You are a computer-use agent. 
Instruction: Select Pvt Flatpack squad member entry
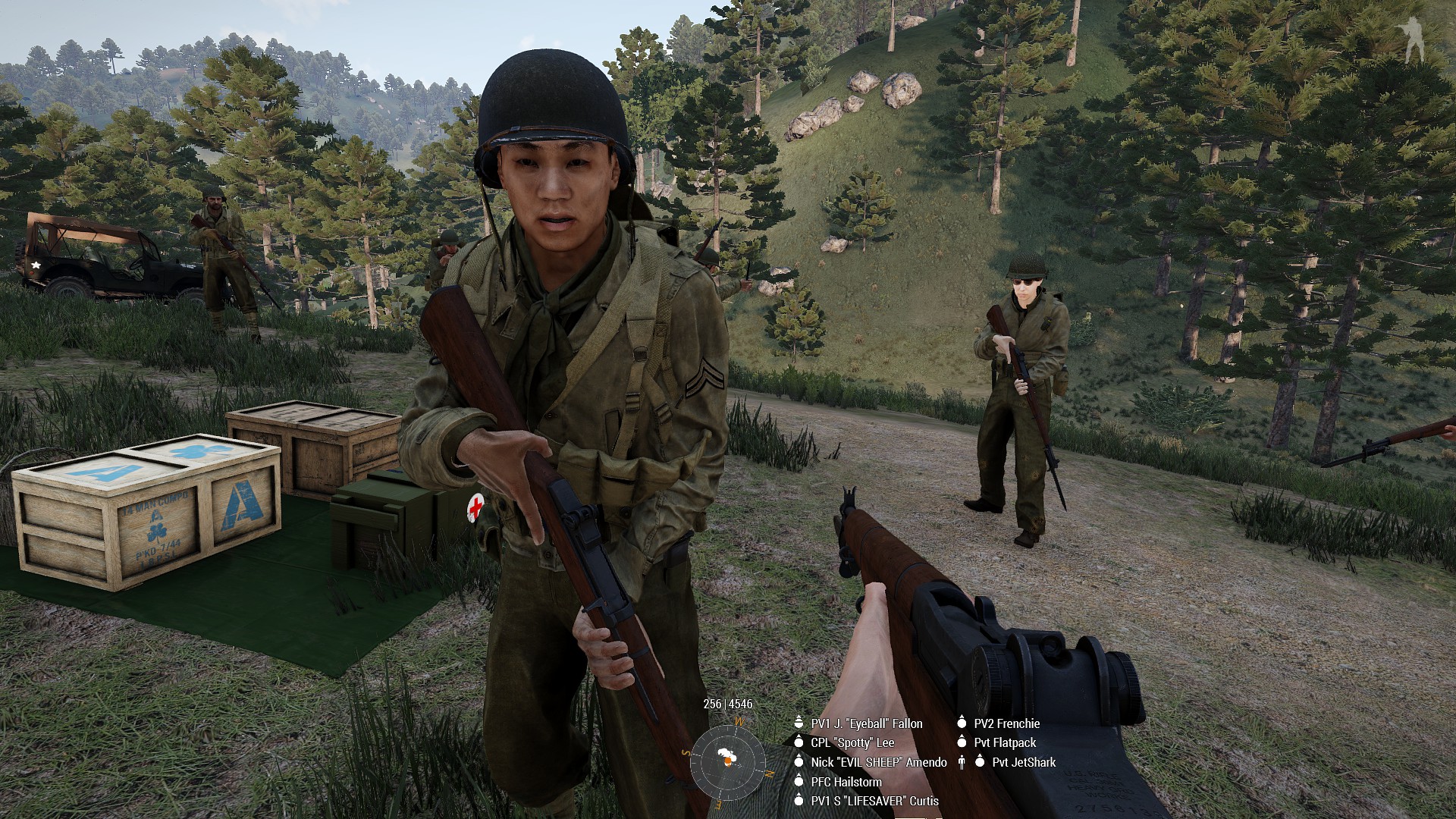(x=1005, y=742)
